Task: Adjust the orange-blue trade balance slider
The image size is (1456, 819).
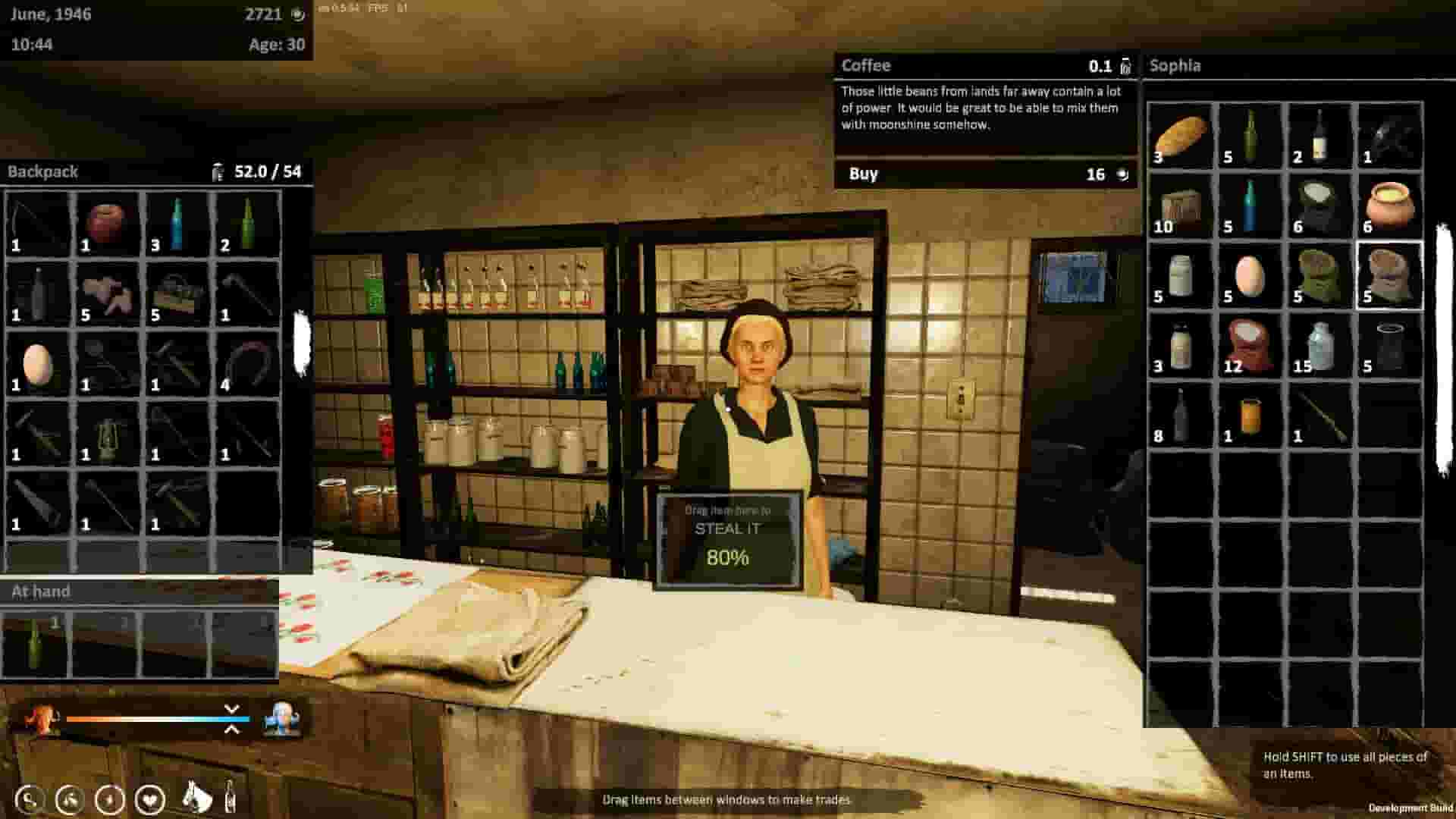Action: click(159, 718)
